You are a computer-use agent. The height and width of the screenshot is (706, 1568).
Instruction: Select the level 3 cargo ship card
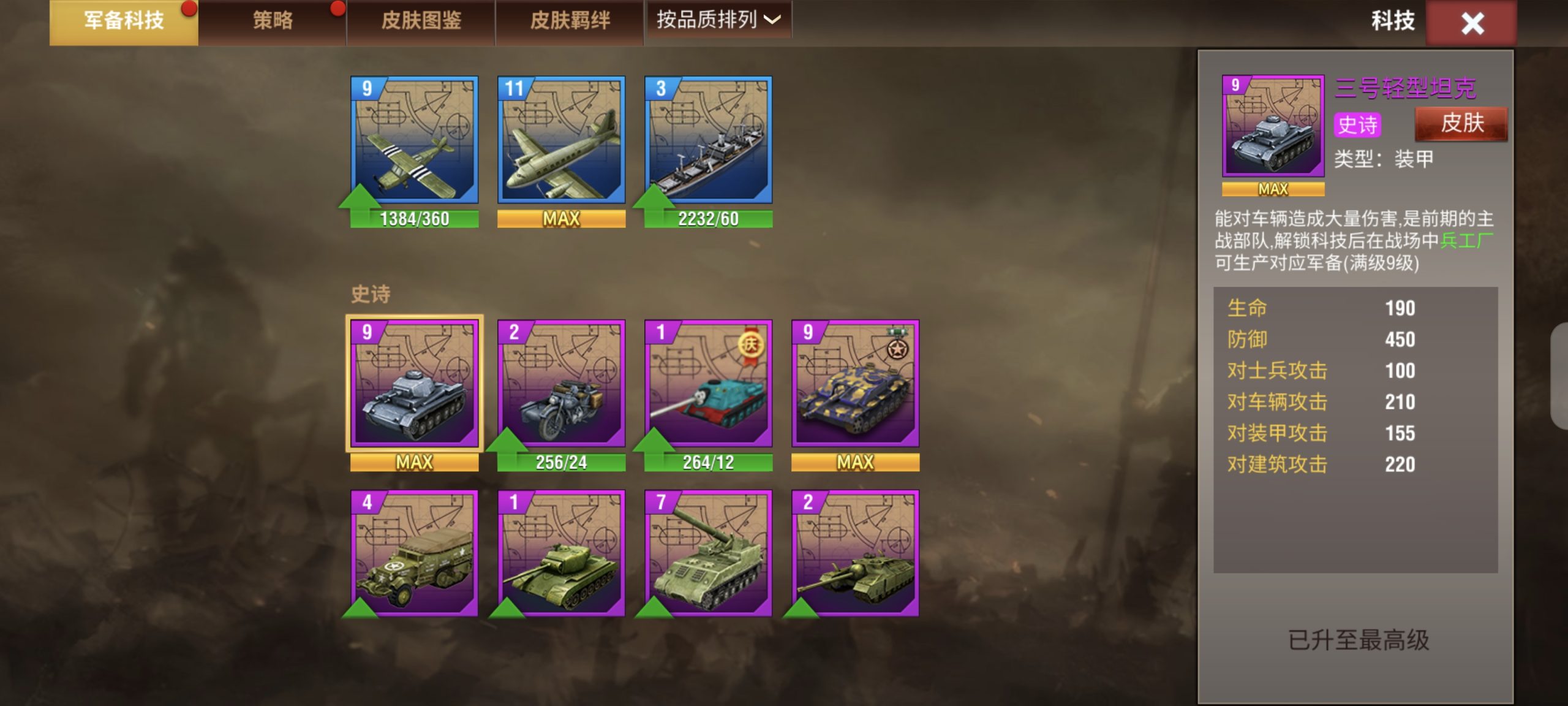(709, 140)
